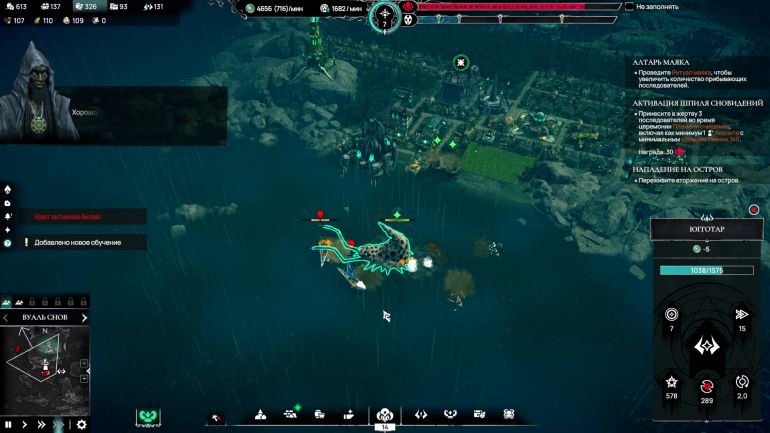Image resolution: width=770 pixels, height=433 pixels.
Task: Open the hand-with-plus toolbar menu
Action: [x=349, y=414]
